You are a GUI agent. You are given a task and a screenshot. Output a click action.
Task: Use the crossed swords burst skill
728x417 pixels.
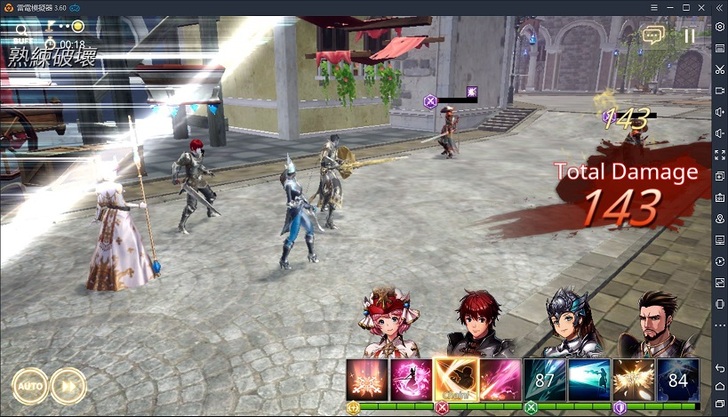point(366,379)
